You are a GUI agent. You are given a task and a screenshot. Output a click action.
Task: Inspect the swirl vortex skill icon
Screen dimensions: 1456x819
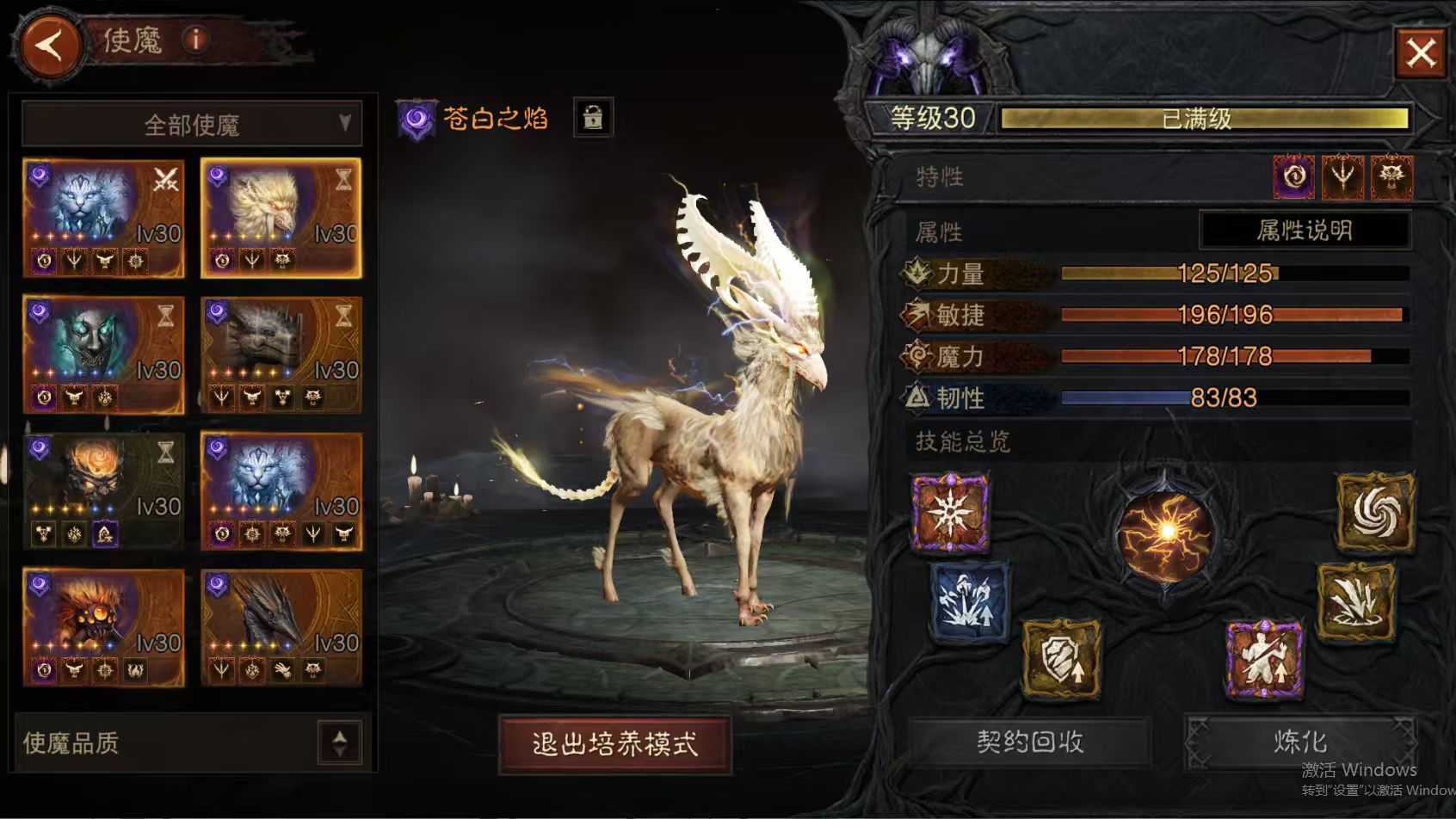pyautogui.click(x=1375, y=513)
